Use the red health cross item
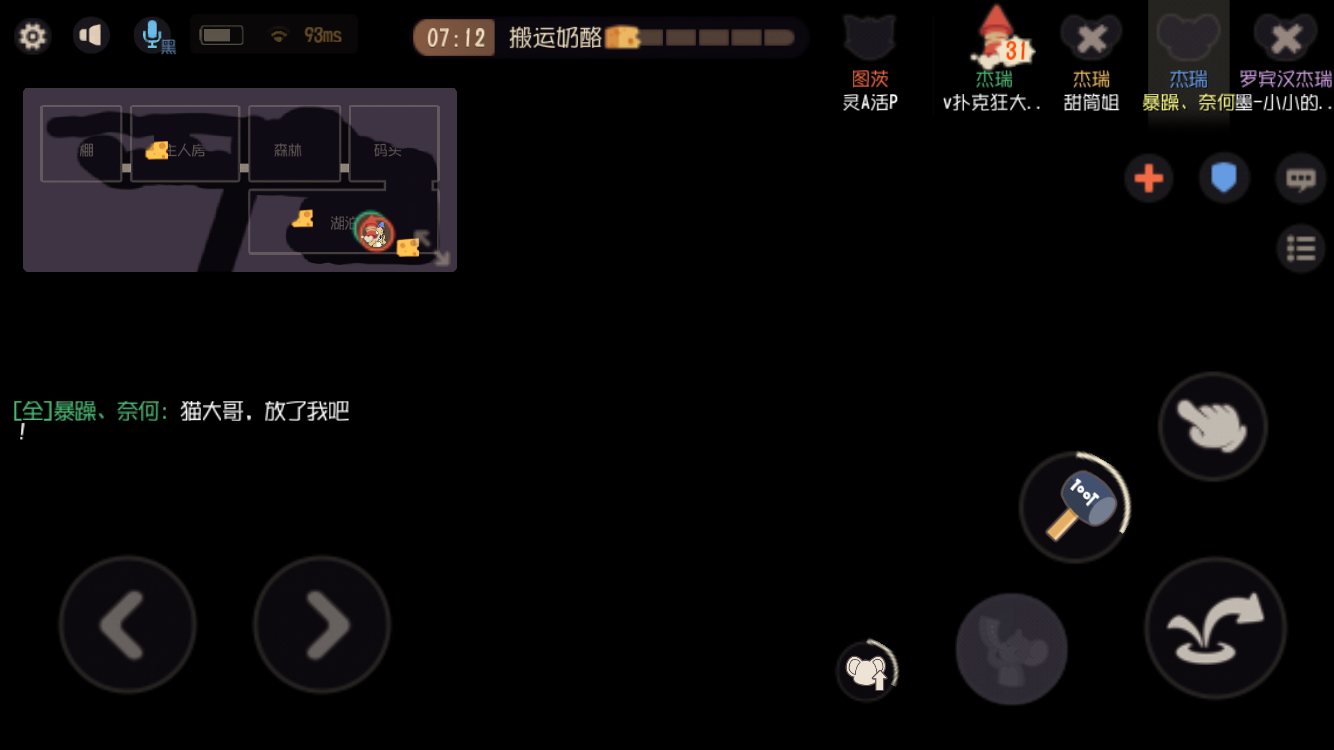Viewport: 1334px width, 750px height. coord(1149,177)
